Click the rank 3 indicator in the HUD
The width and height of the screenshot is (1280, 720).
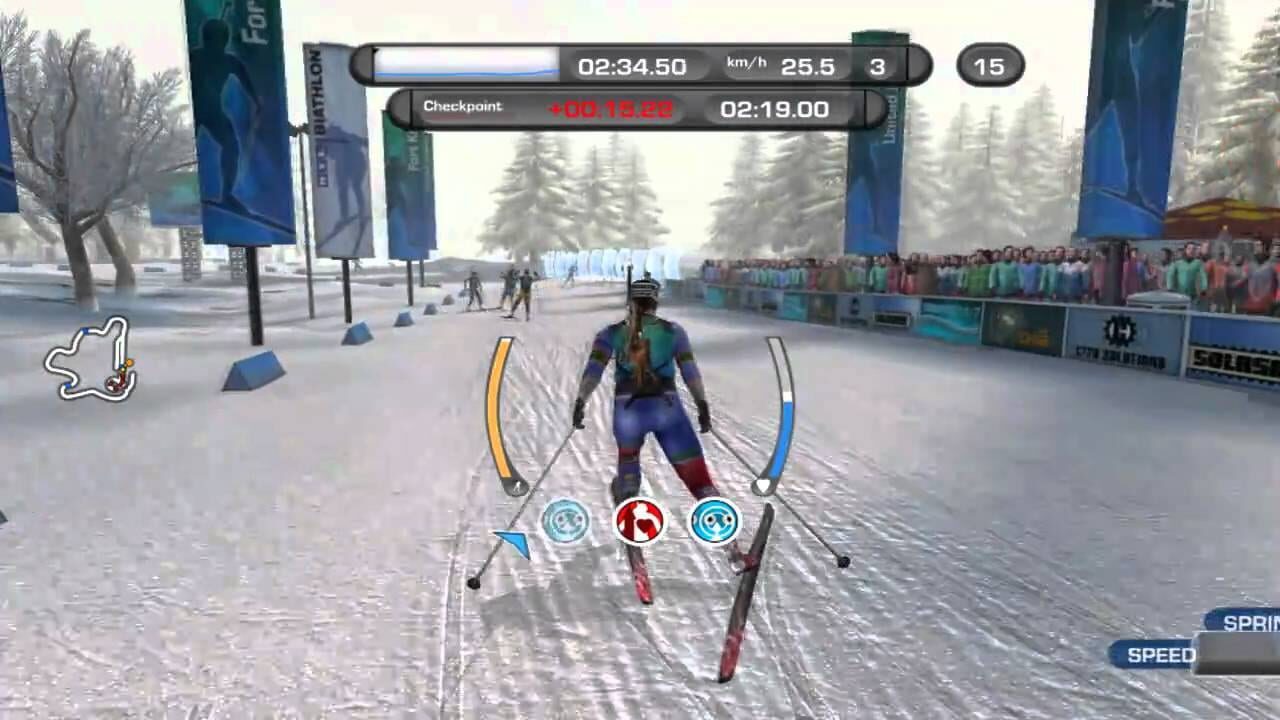[877, 67]
